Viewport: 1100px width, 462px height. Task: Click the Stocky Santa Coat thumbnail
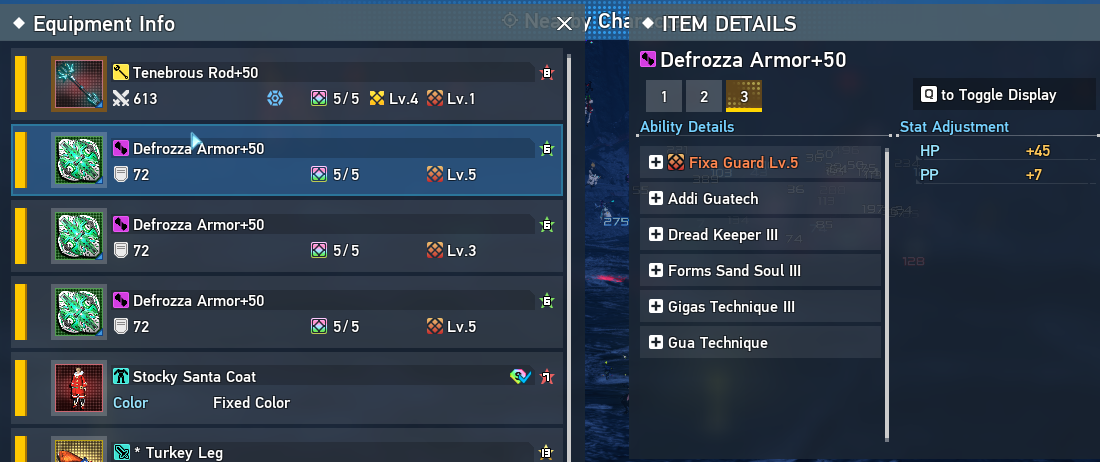pos(79,389)
